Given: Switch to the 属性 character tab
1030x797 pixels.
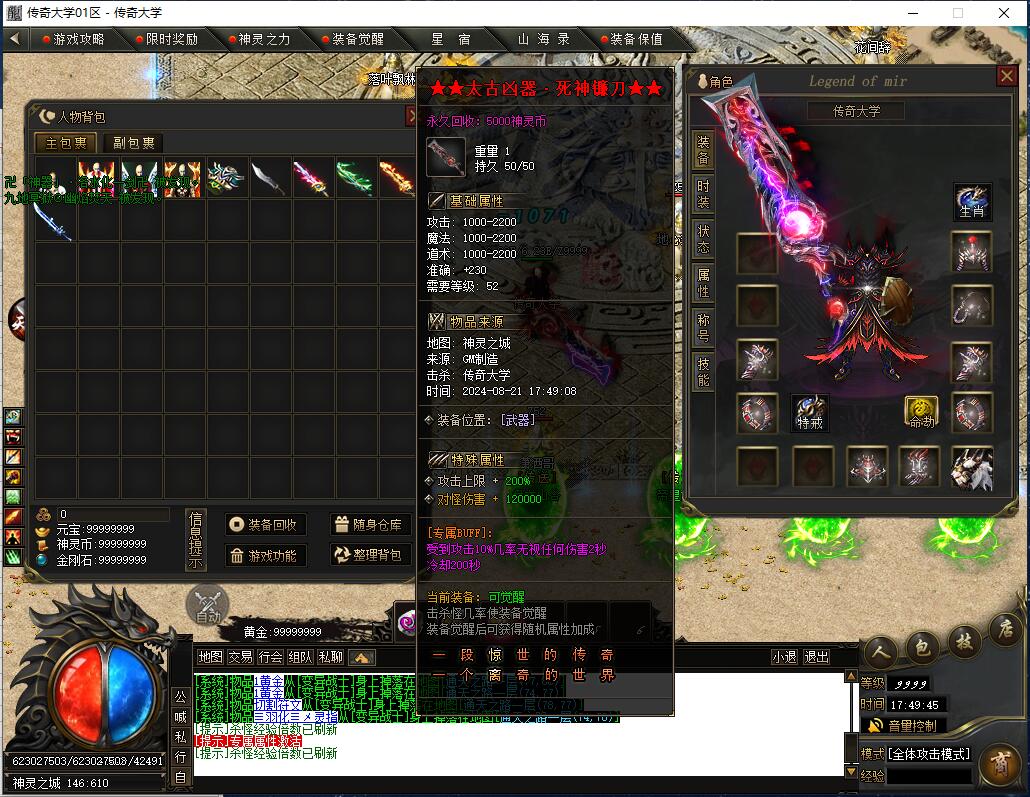Looking at the screenshot, I should click(703, 281).
